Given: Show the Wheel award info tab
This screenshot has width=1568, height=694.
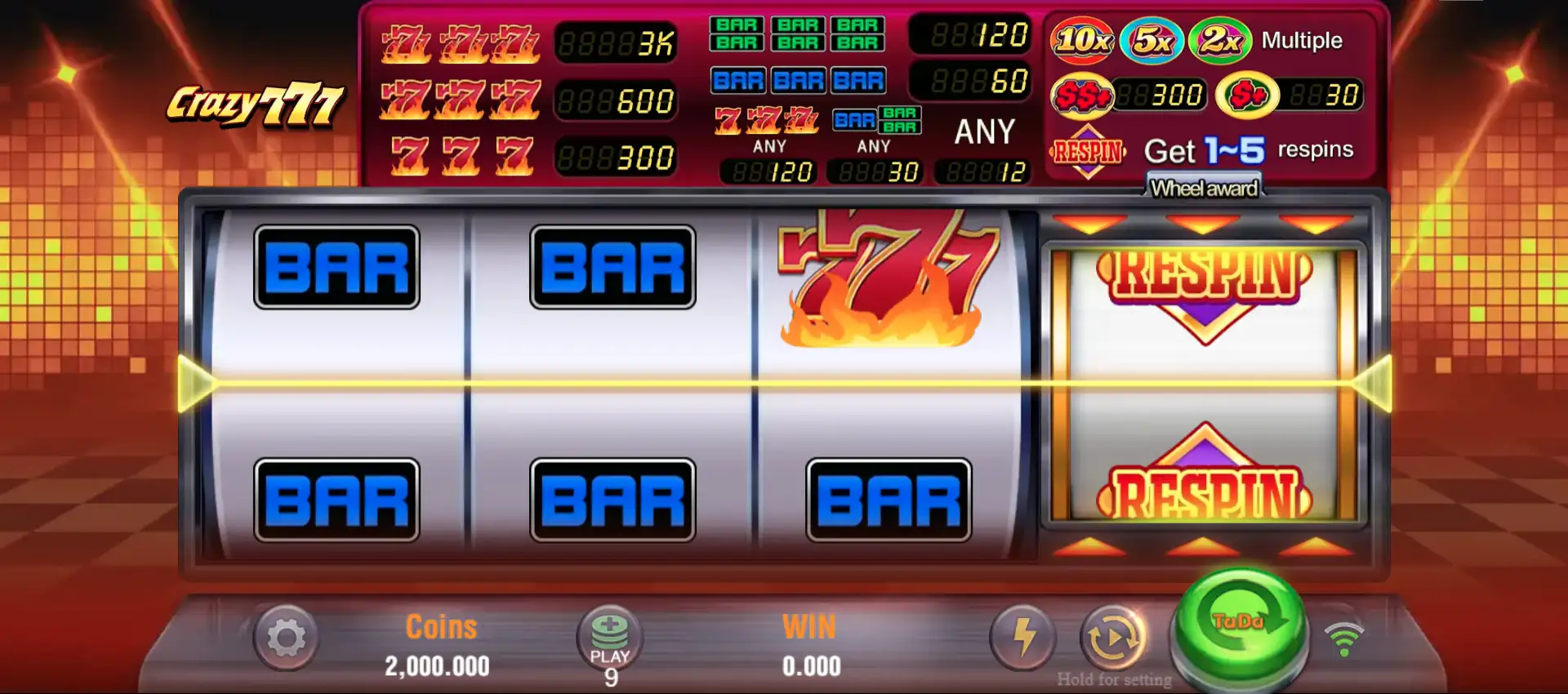Looking at the screenshot, I should point(1204,188).
